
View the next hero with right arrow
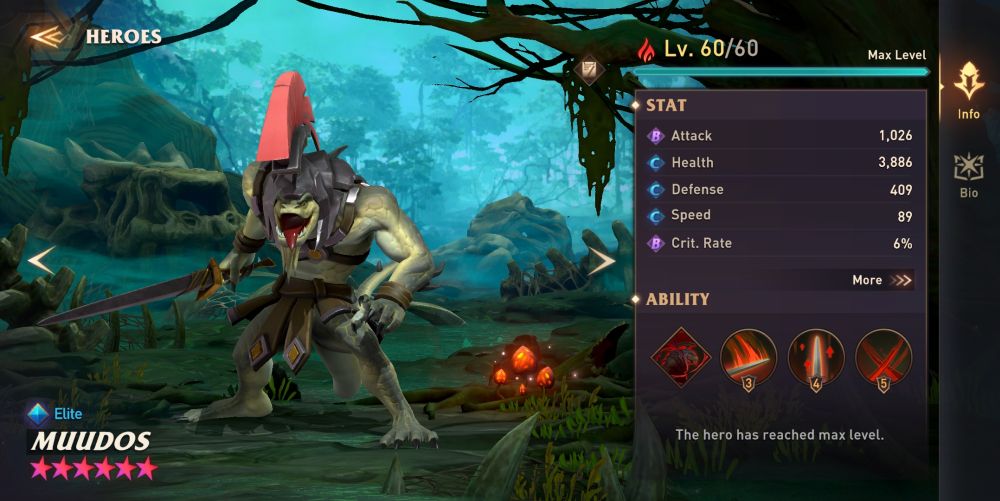point(601,262)
